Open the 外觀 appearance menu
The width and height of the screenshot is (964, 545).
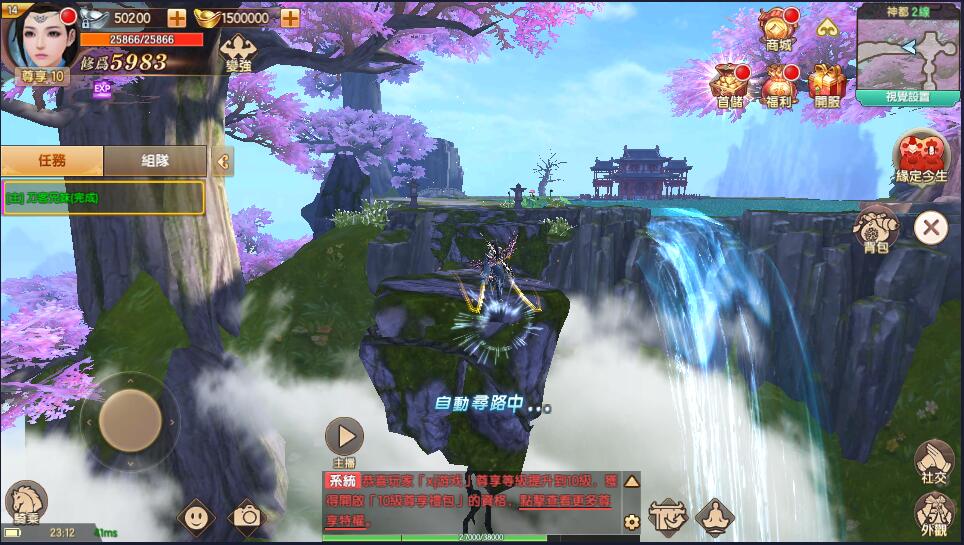click(x=933, y=514)
